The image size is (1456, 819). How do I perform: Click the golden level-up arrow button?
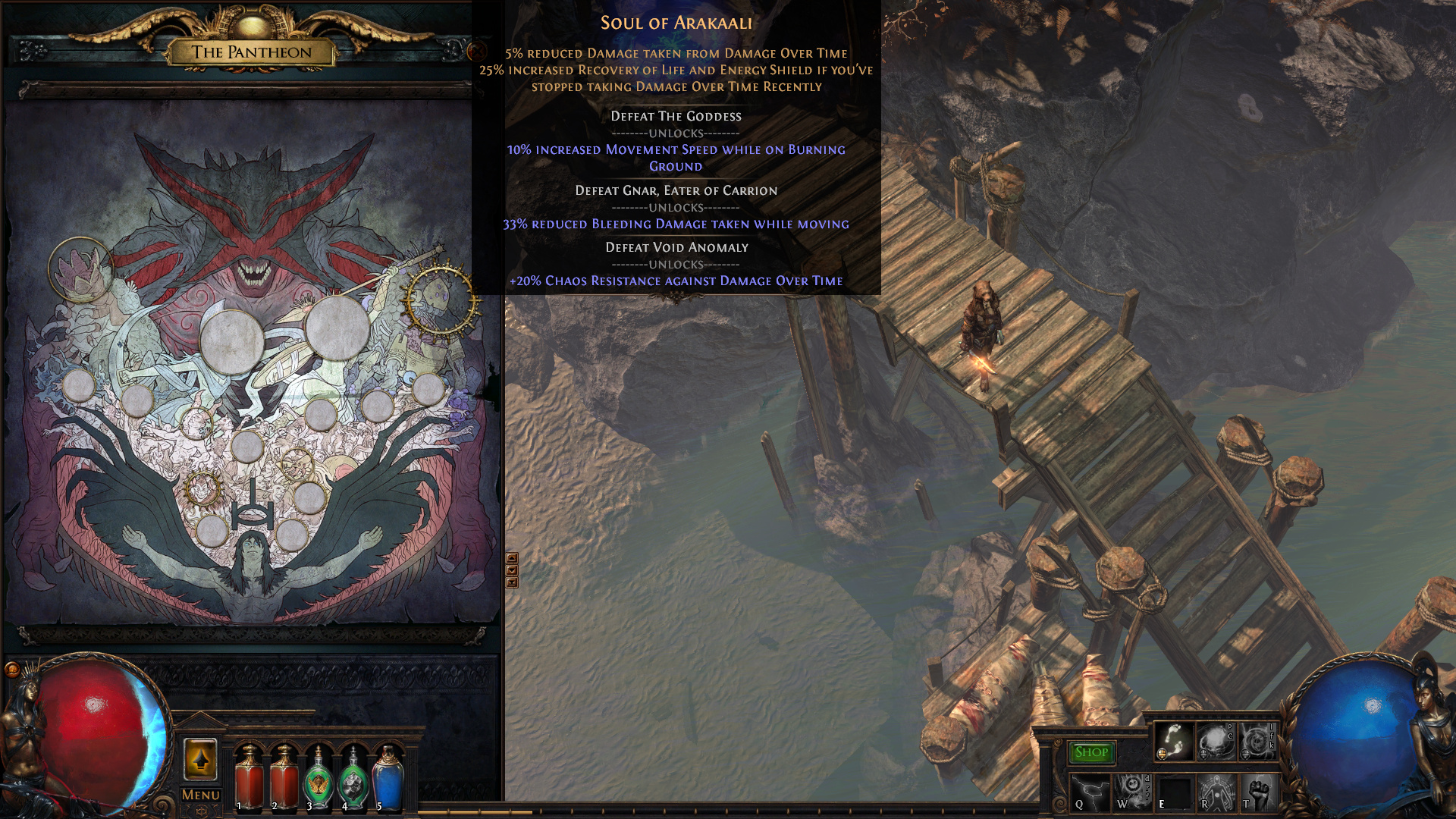pyautogui.click(x=201, y=759)
